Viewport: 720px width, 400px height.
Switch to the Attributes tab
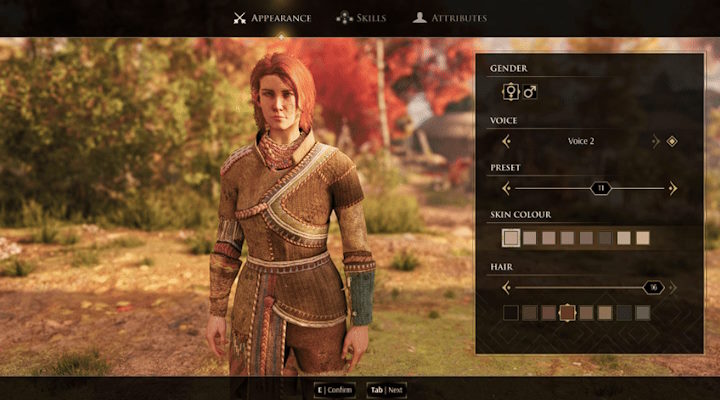[451, 18]
